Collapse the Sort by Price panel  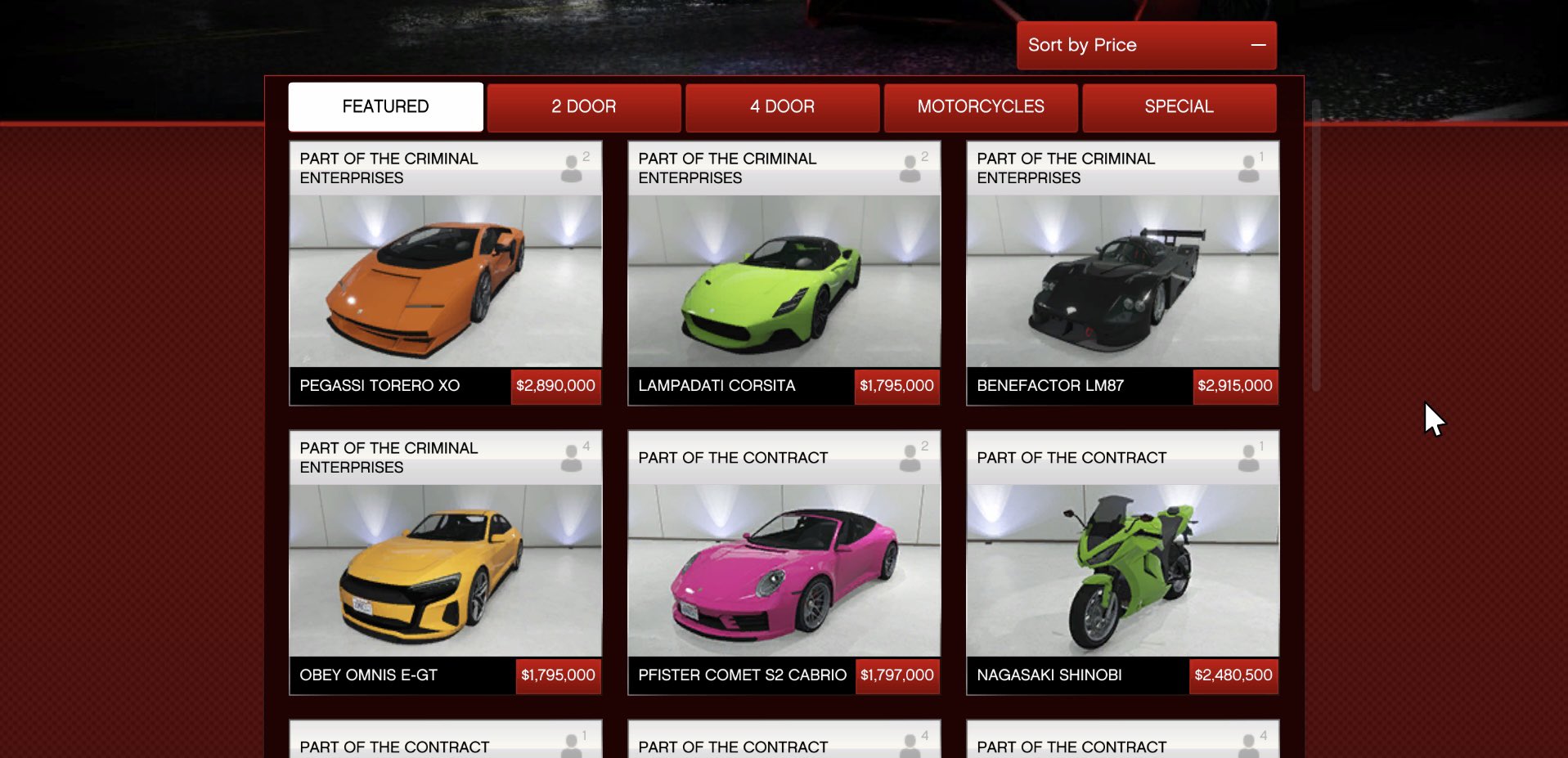coord(1257,45)
